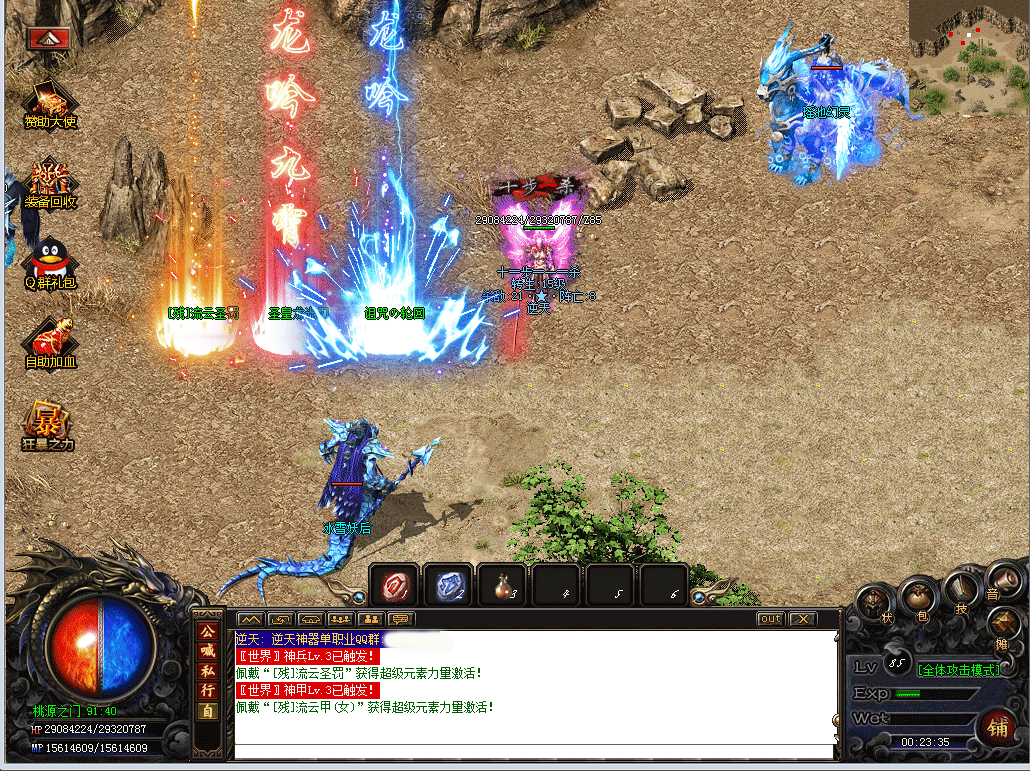Choose the 行 guild chat channel
The image size is (1030, 771).
coord(208,692)
